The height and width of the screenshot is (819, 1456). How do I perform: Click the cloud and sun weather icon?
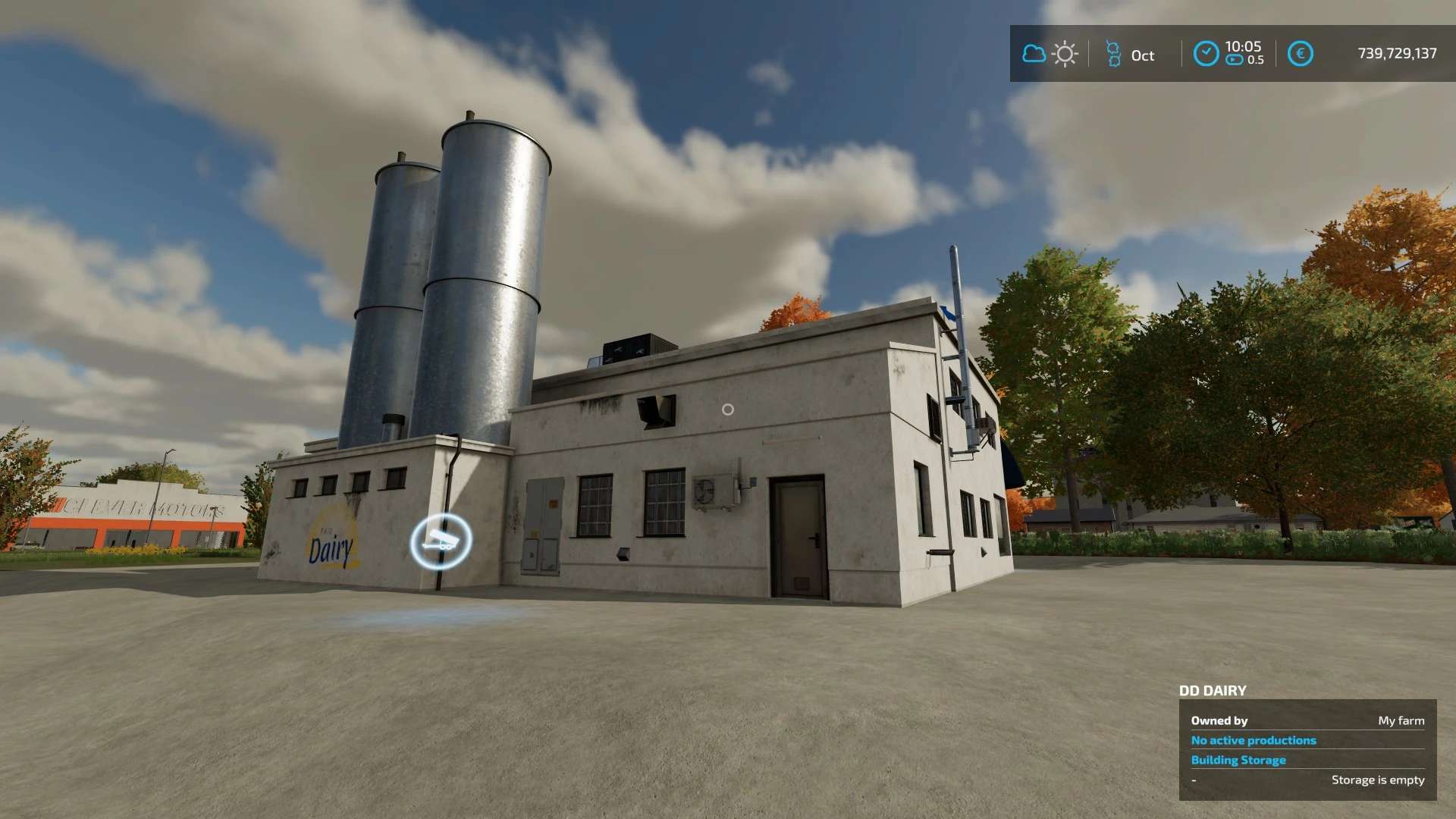point(1050,54)
